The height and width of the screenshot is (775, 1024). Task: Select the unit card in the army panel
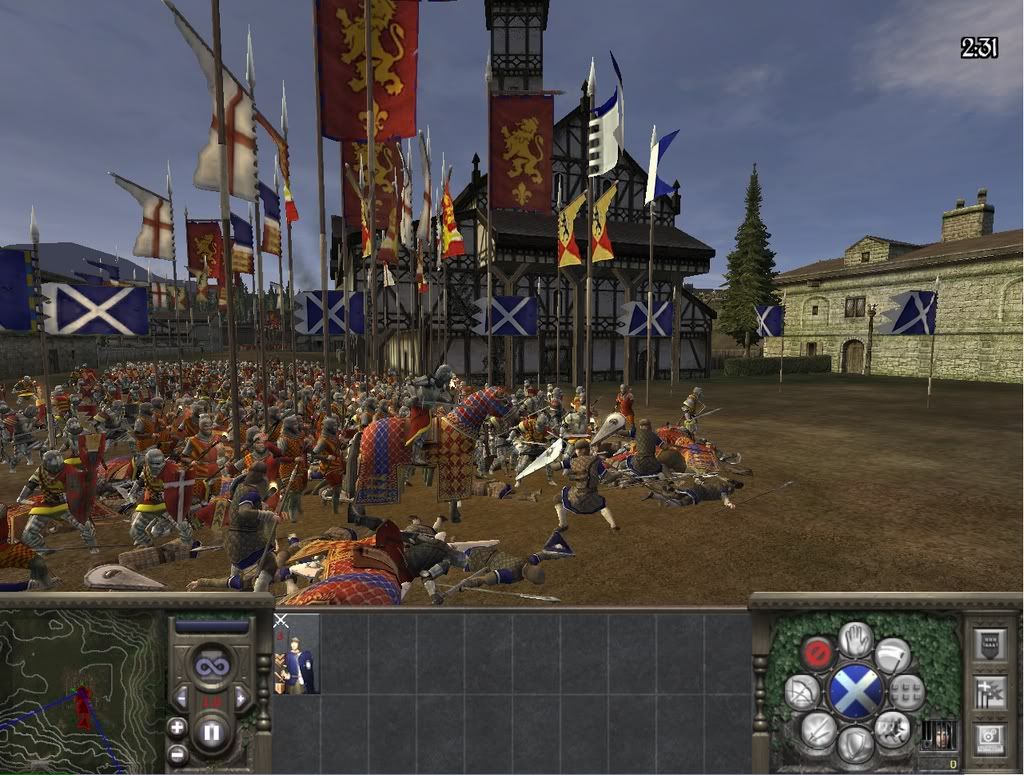[296, 654]
